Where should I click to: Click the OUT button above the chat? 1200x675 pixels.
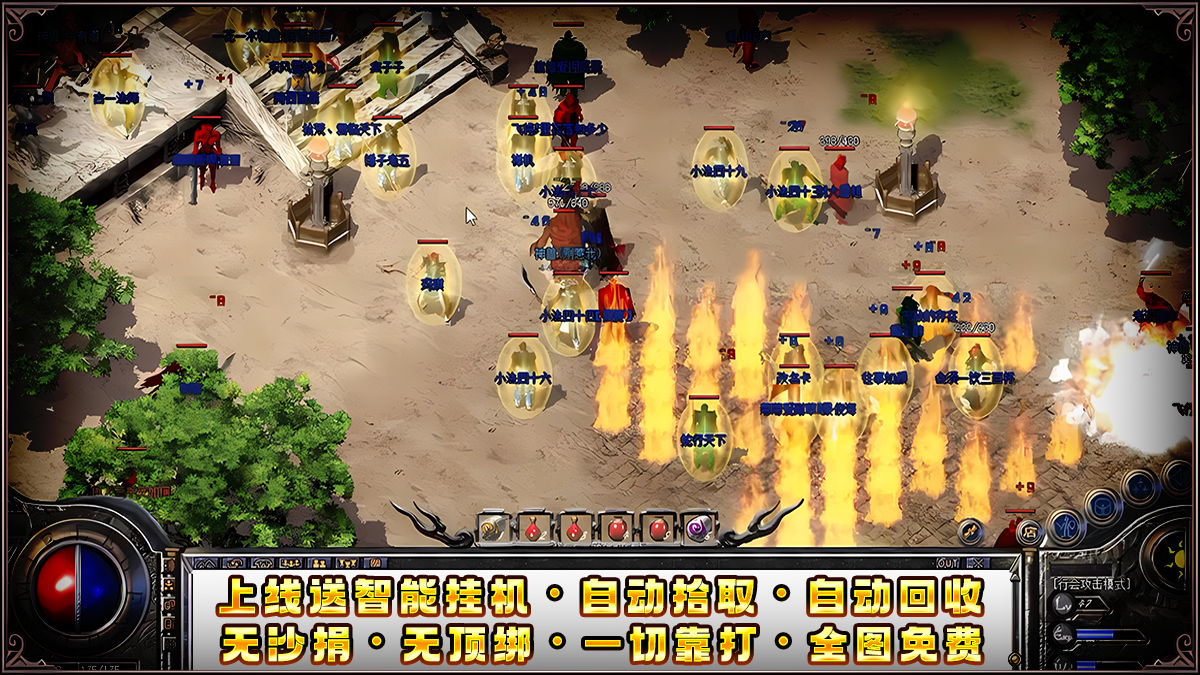949,563
